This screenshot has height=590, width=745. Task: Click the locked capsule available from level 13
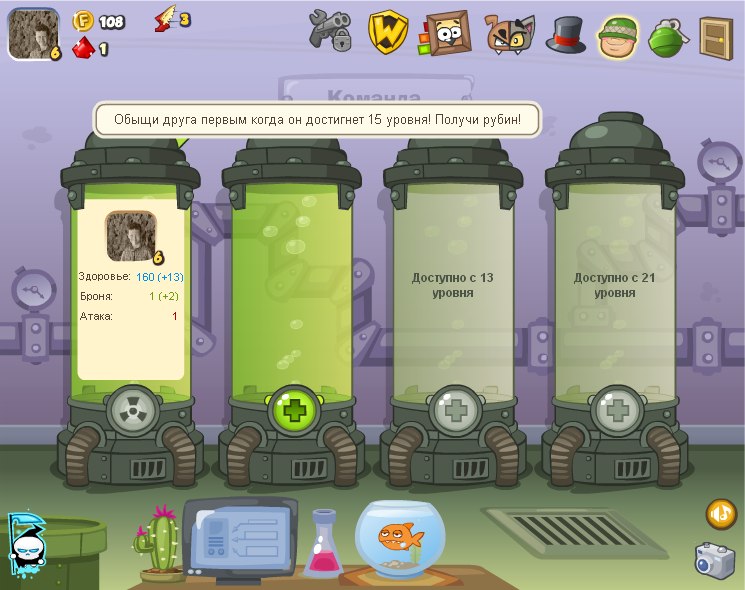point(455,285)
